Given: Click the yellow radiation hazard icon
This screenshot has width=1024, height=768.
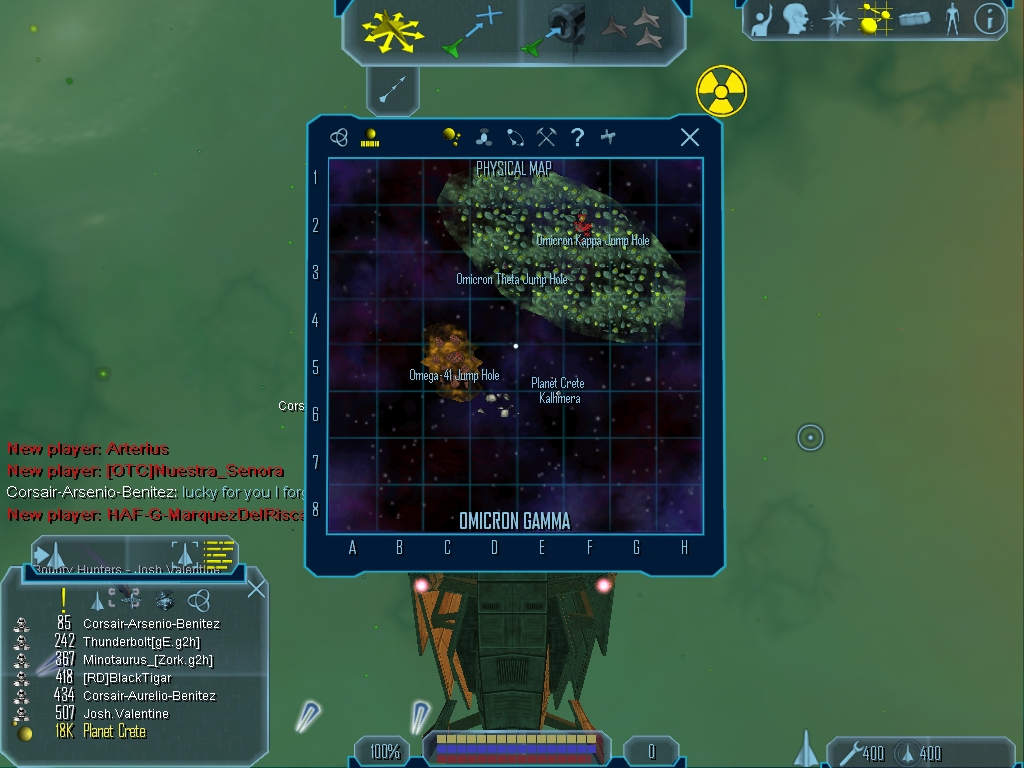Looking at the screenshot, I should 721,92.
